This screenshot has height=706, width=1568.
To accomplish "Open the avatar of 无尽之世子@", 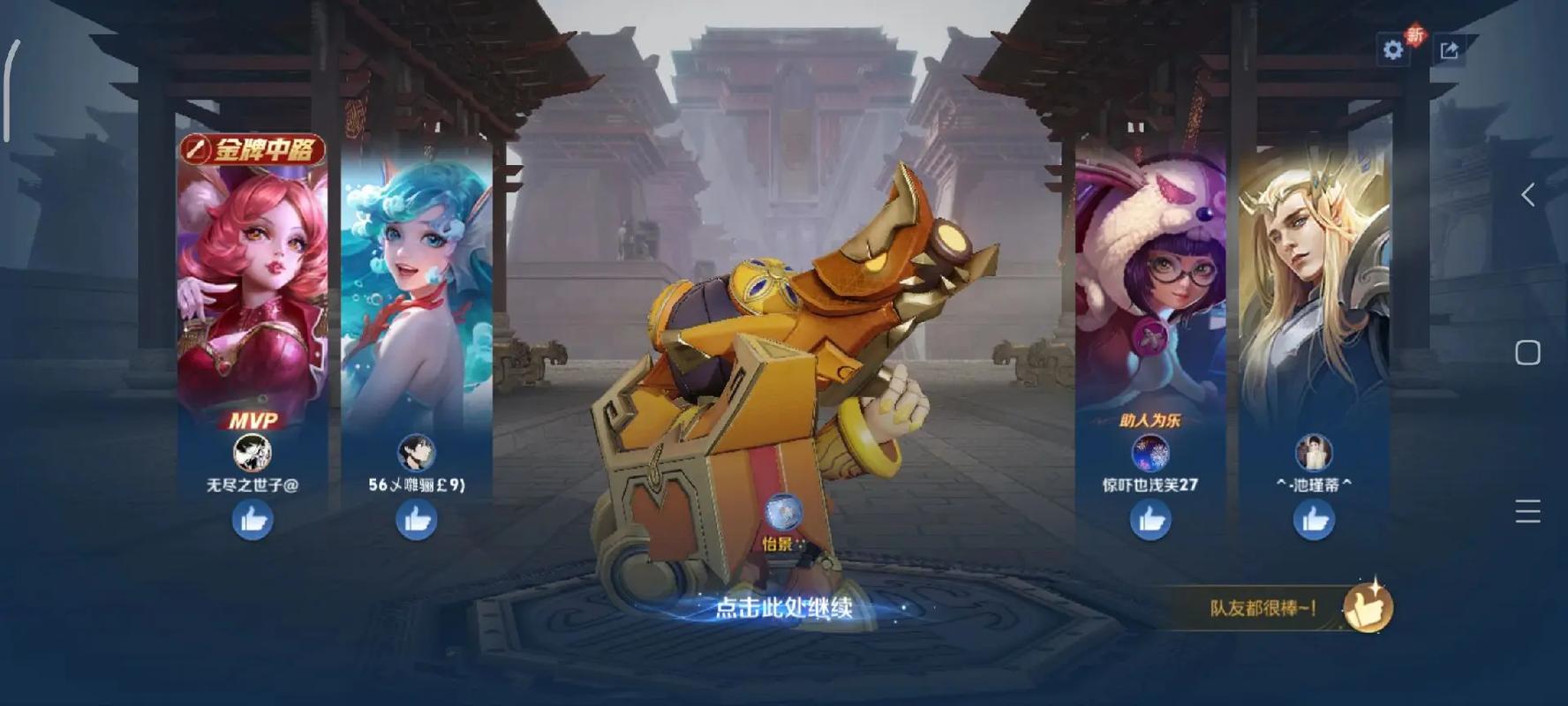I will click(x=253, y=453).
